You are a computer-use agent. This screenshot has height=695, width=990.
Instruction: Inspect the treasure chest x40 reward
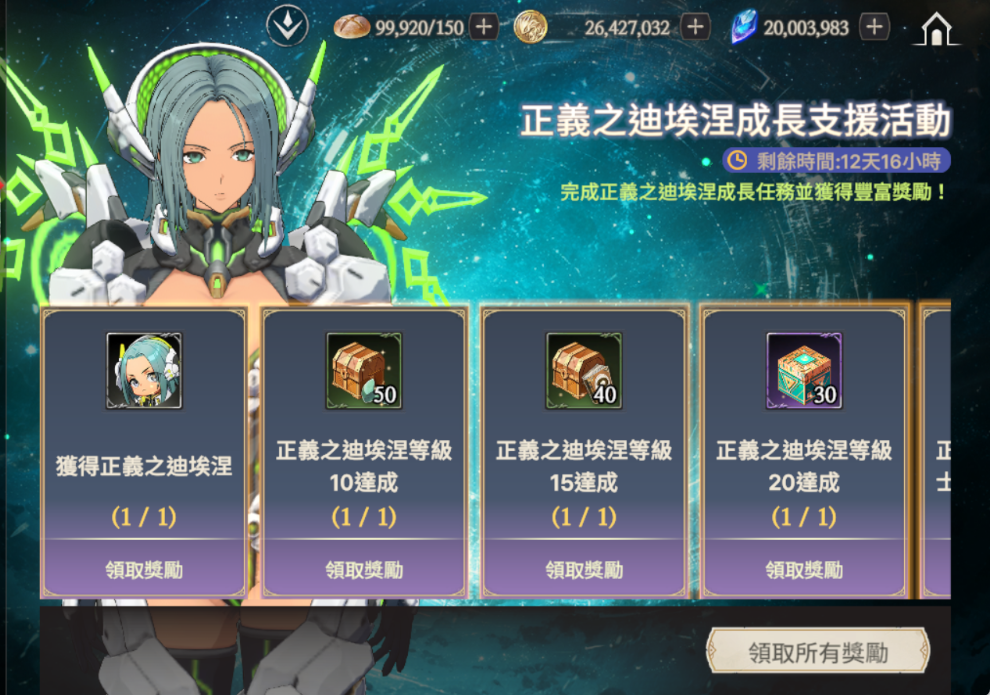click(x=584, y=371)
